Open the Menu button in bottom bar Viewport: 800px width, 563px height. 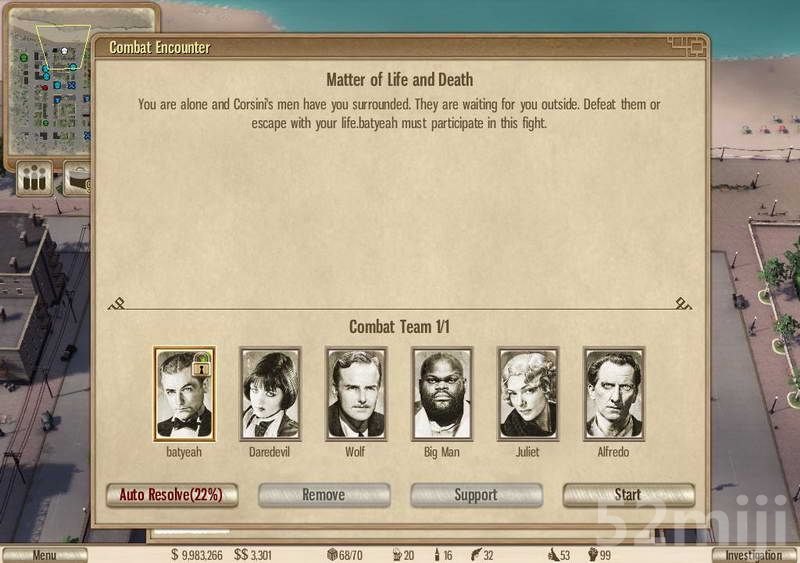[x=44, y=555]
